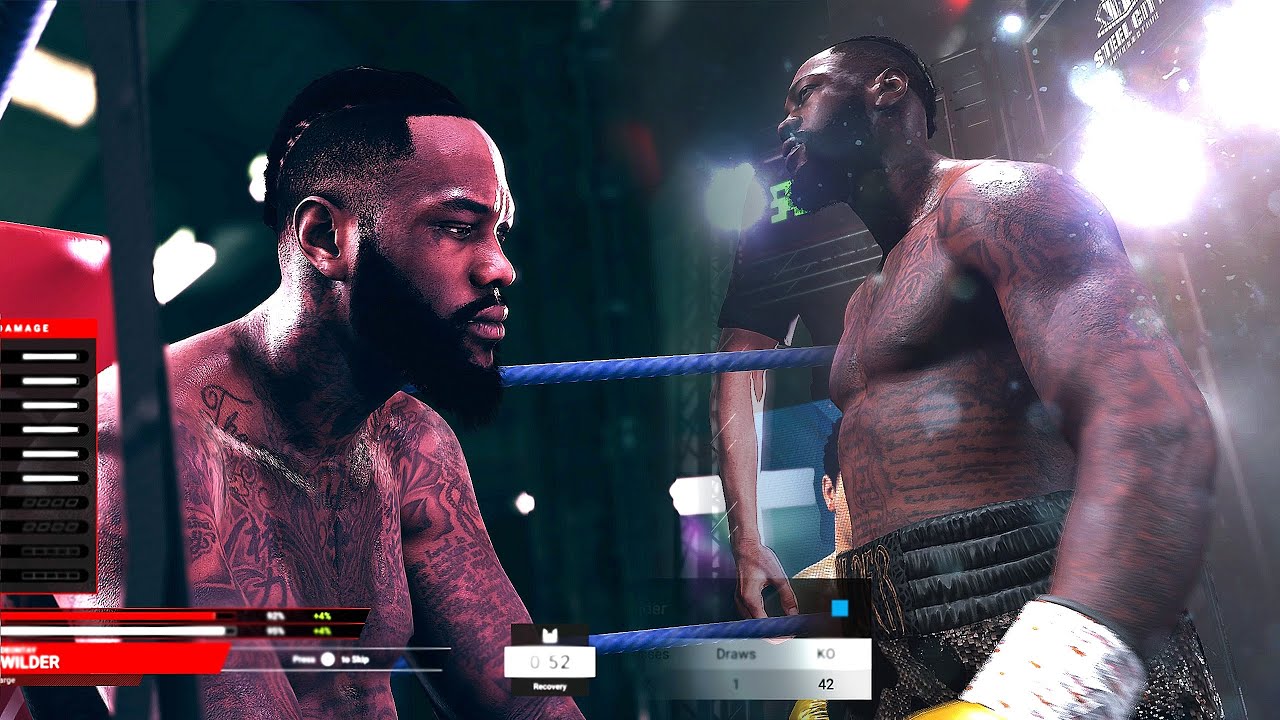Toggle the second head damage bar
The height and width of the screenshot is (720, 1280).
50,381
